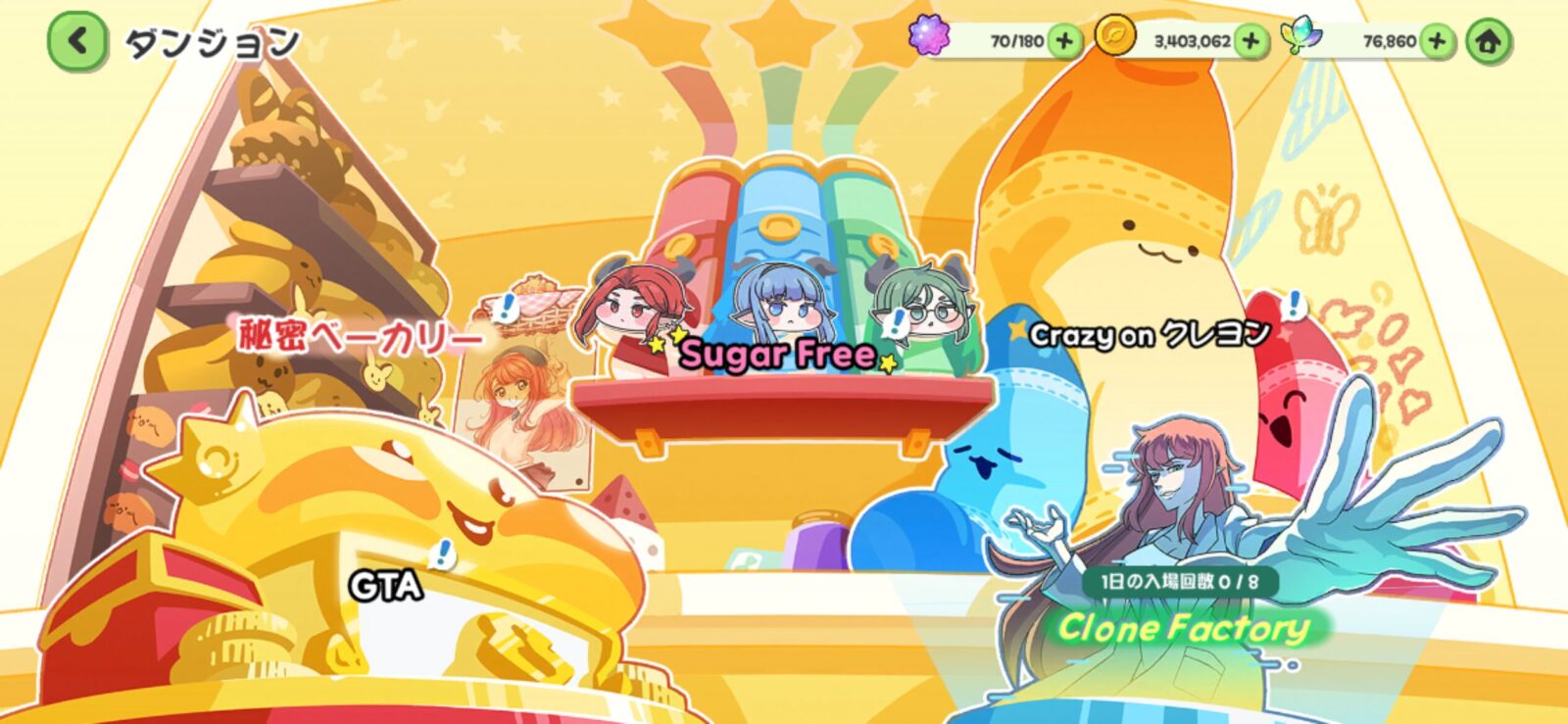Image resolution: width=1568 pixels, height=724 pixels.
Task: Add more butterfly crystal currency
Action: coord(1437,41)
